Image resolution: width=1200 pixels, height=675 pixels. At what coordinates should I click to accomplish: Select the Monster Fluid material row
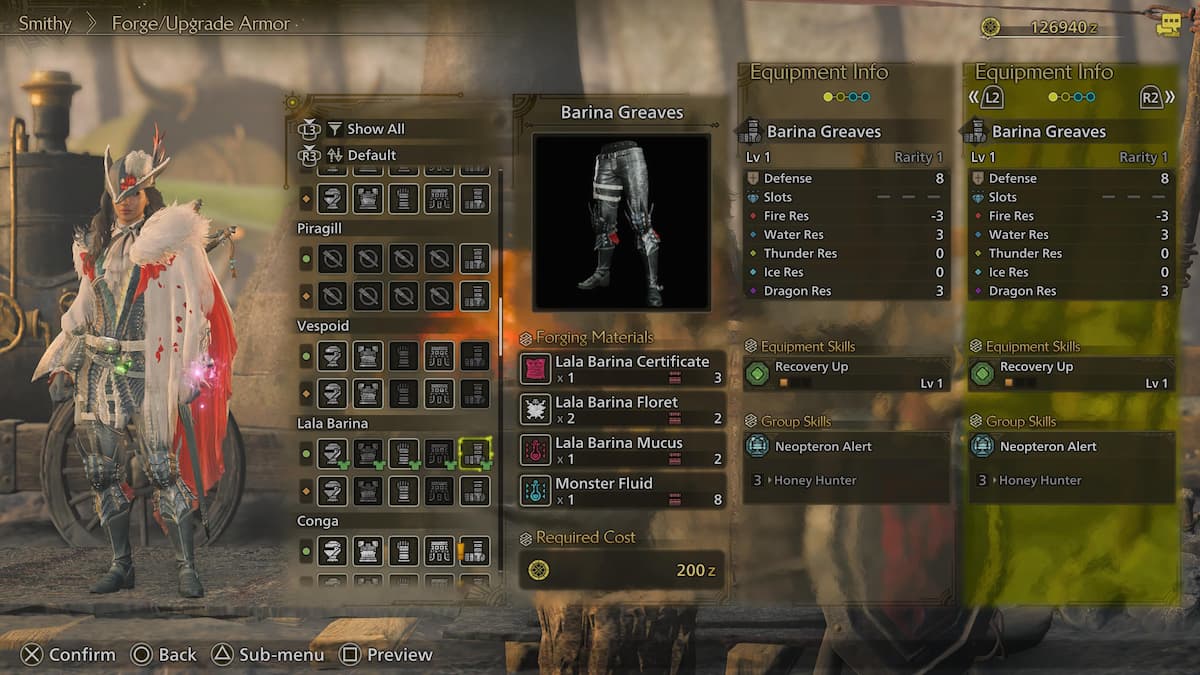622,490
